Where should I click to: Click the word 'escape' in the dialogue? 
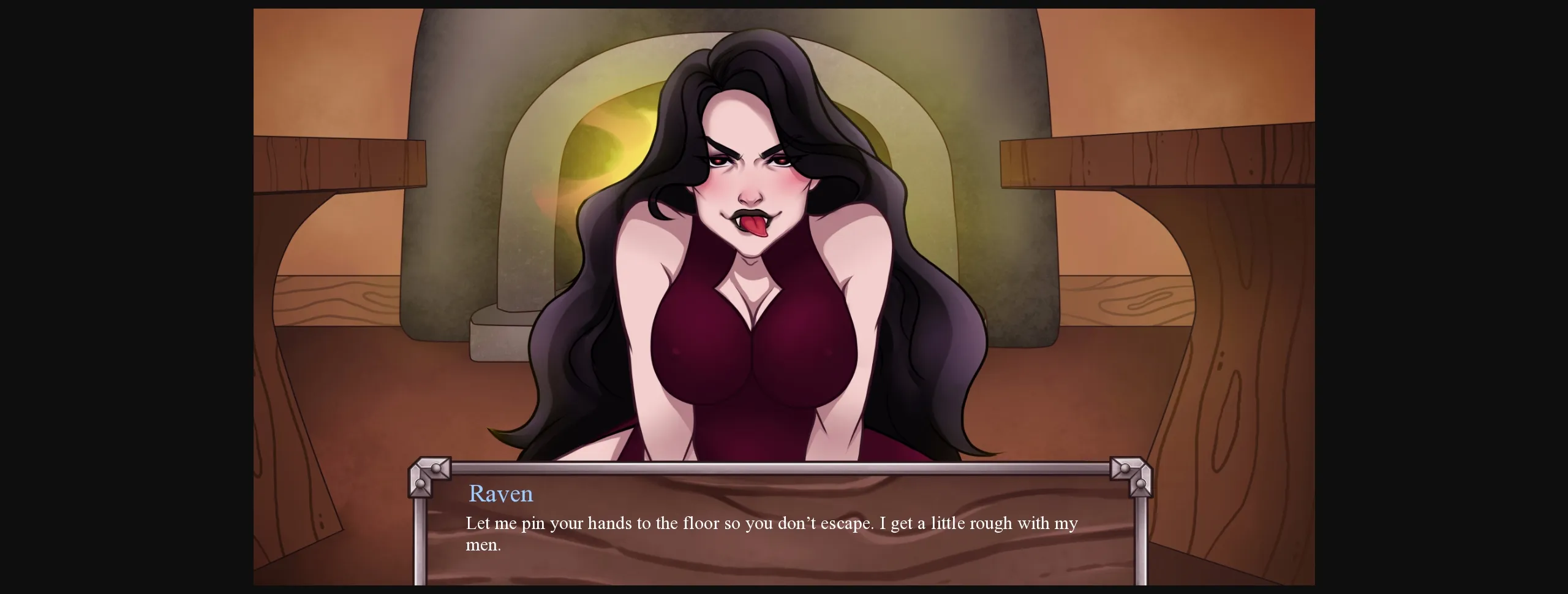(845, 524)
